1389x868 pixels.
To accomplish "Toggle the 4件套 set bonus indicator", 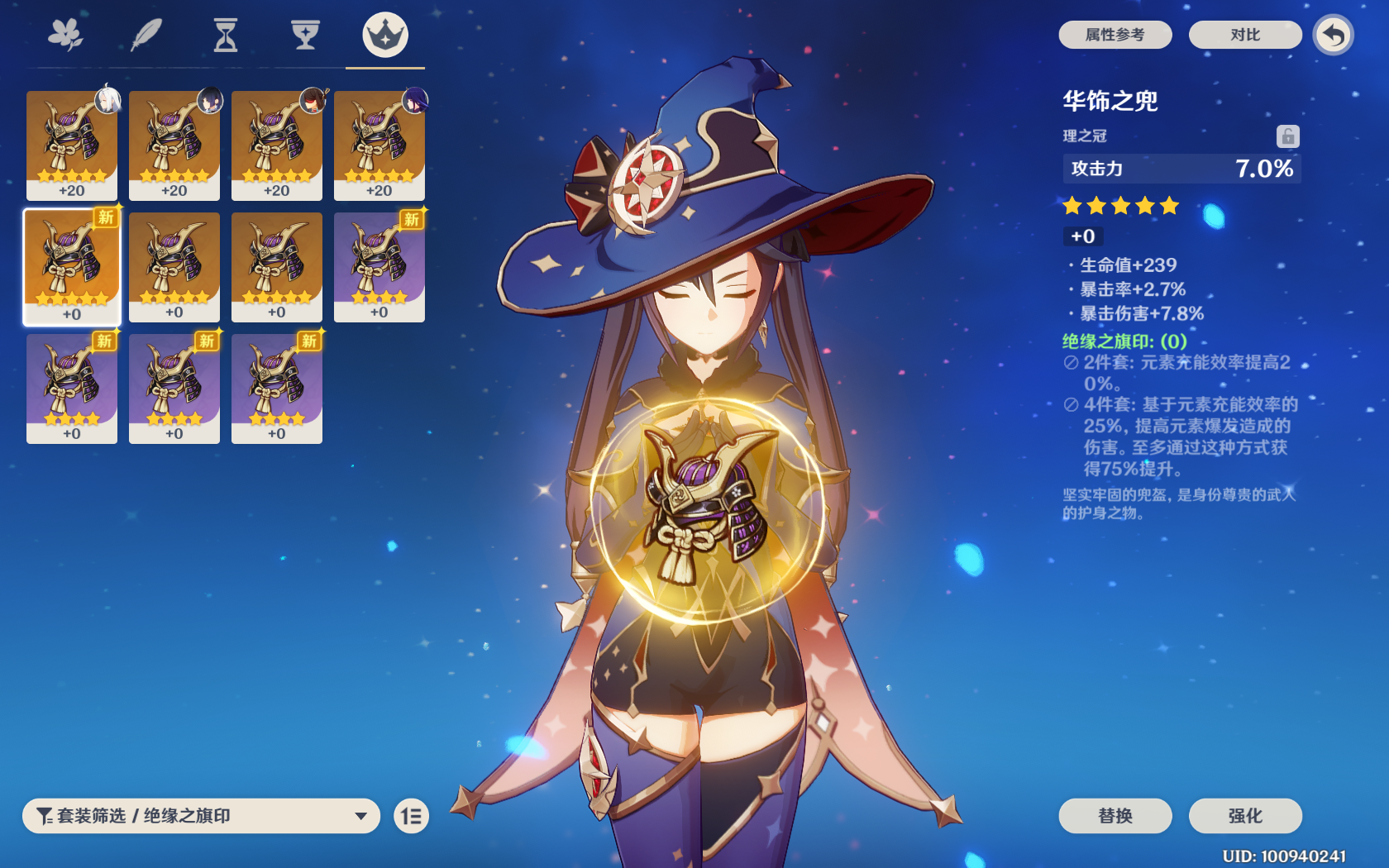I will click(x=1071, y=405).
